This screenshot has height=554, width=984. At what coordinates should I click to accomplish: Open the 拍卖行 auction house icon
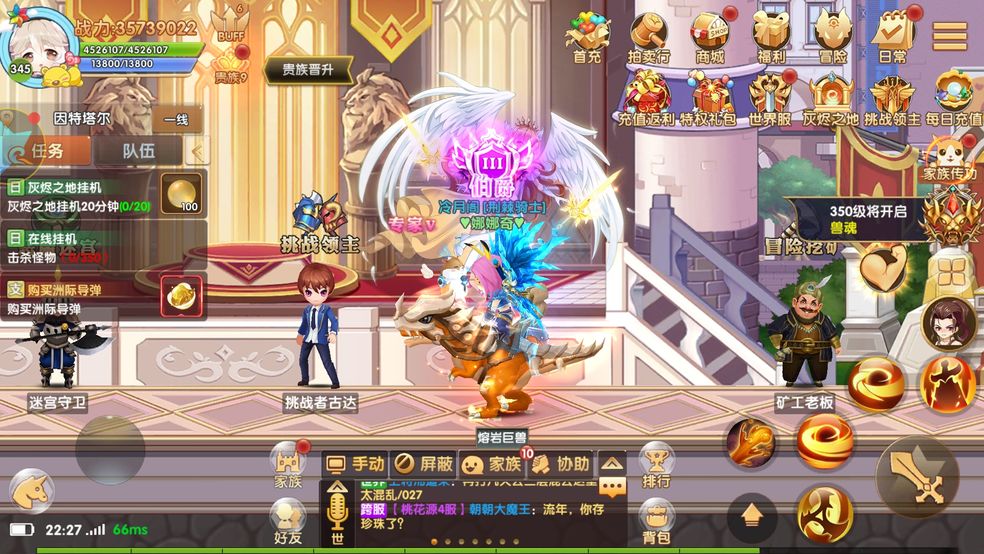[649, 38]
